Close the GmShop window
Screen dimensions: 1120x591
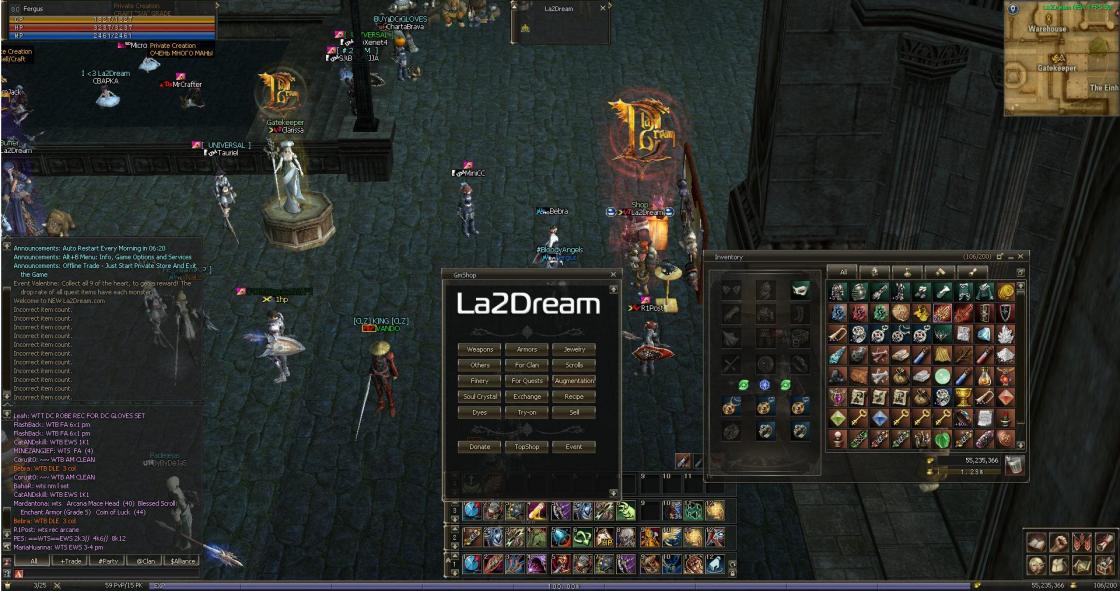(613, 274)
